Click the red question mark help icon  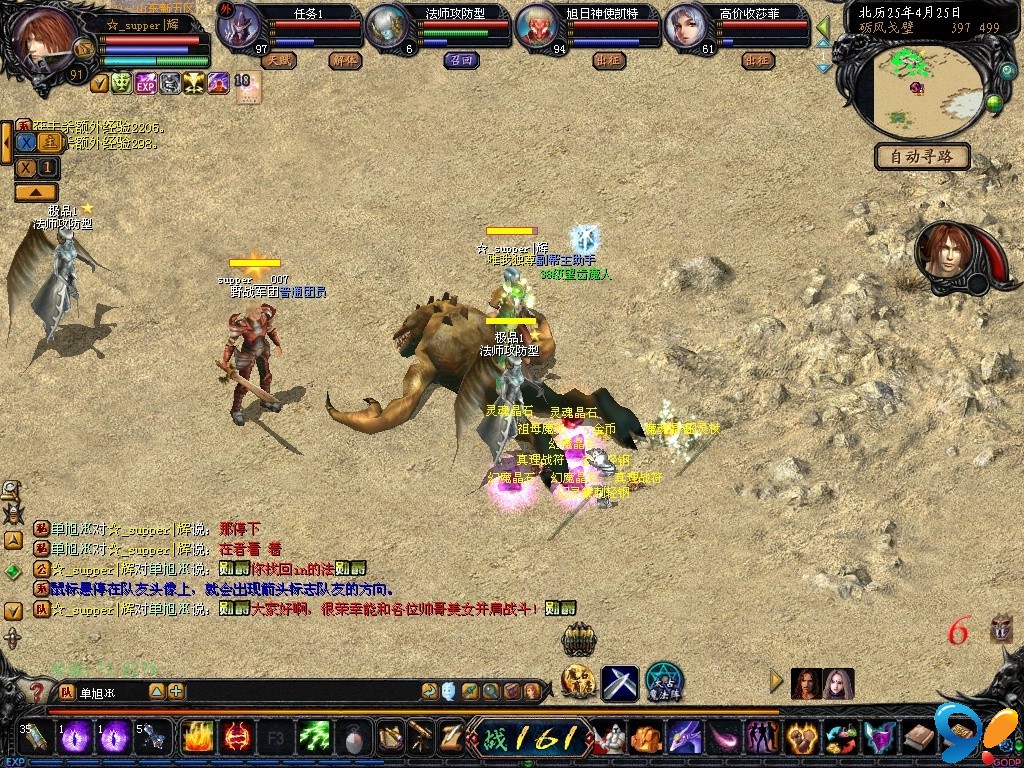(x=38, y=692)
